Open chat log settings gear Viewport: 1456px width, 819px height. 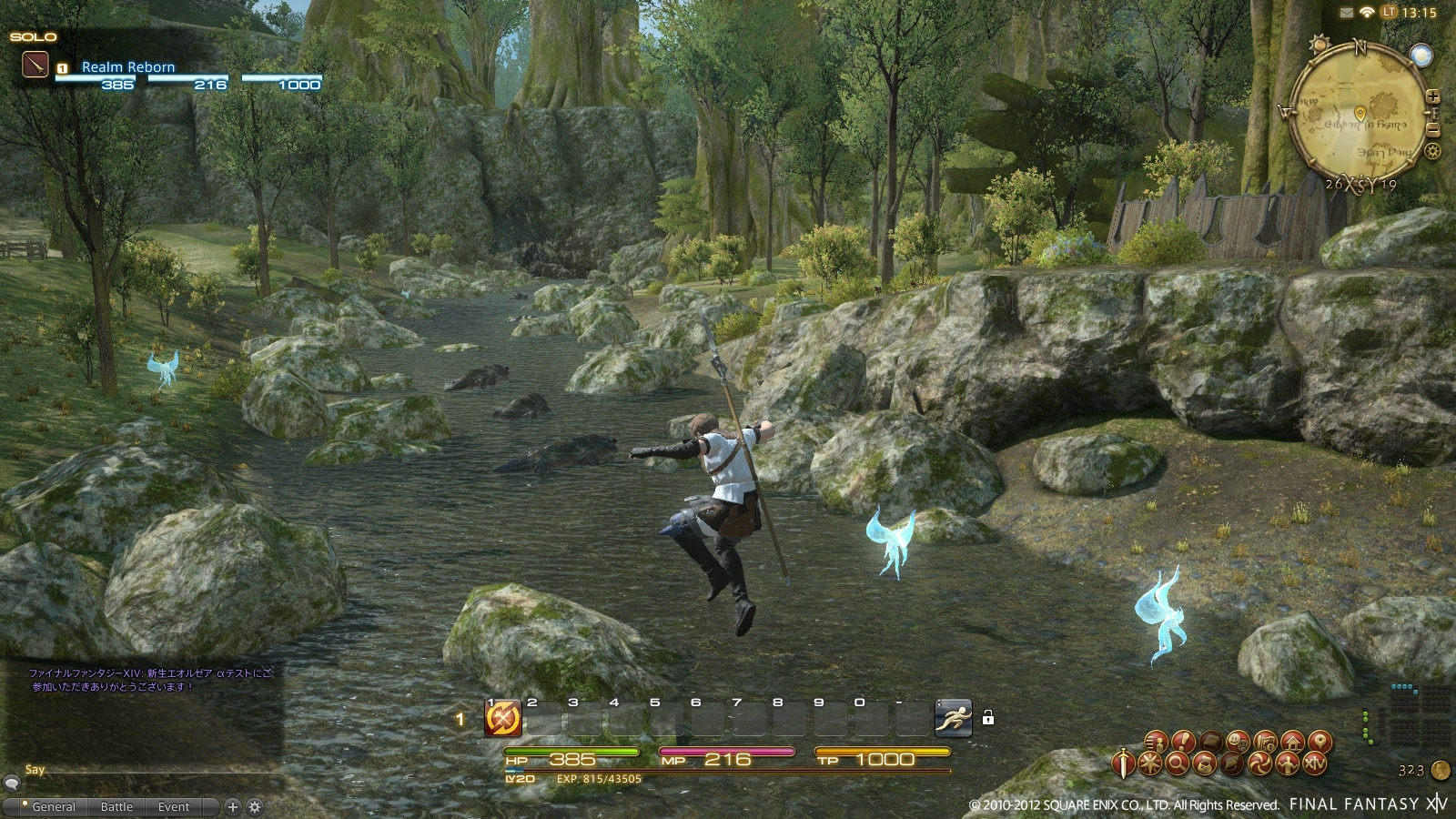(255, 806)
